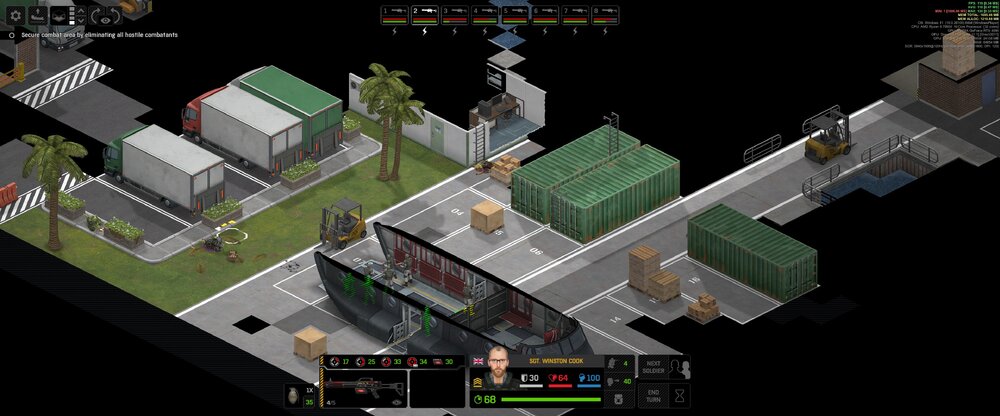The height and width of the screenshot is (416, 1000).
Task: End the current turn
Action: tap(654, 394)
